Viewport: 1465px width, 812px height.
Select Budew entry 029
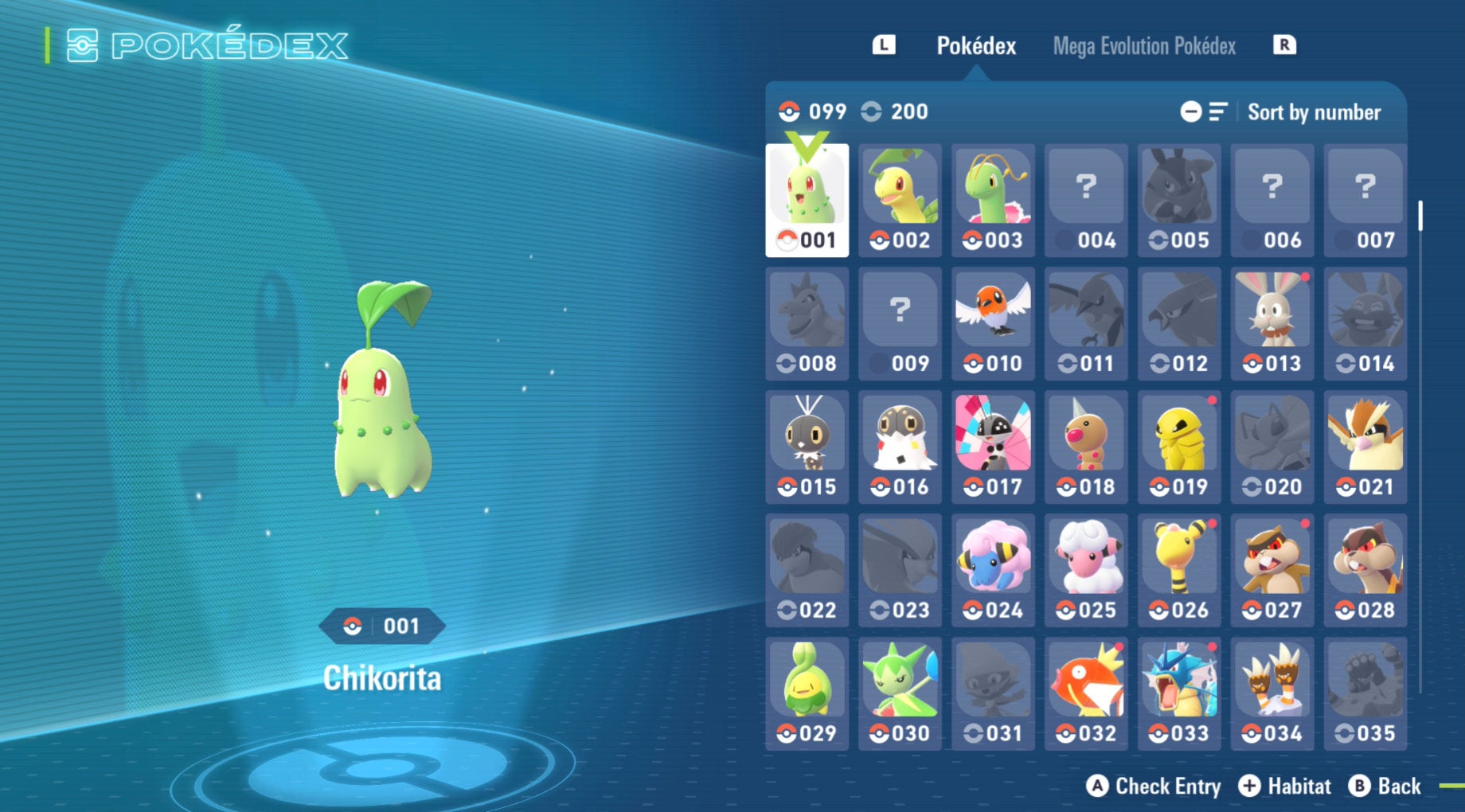click(x=807, y=694)
